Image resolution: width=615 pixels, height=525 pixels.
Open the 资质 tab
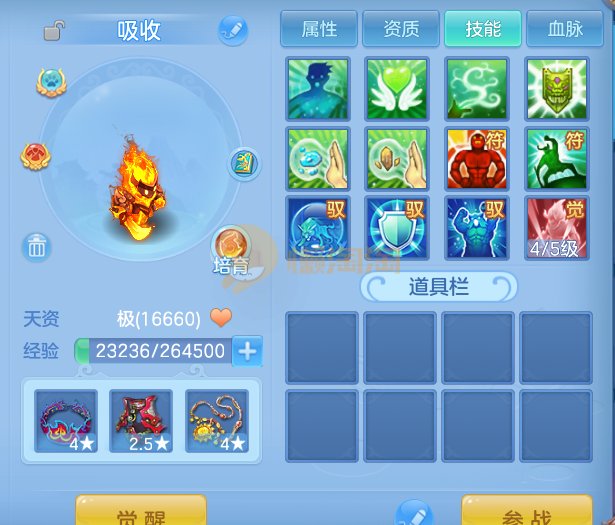[401, 29]
